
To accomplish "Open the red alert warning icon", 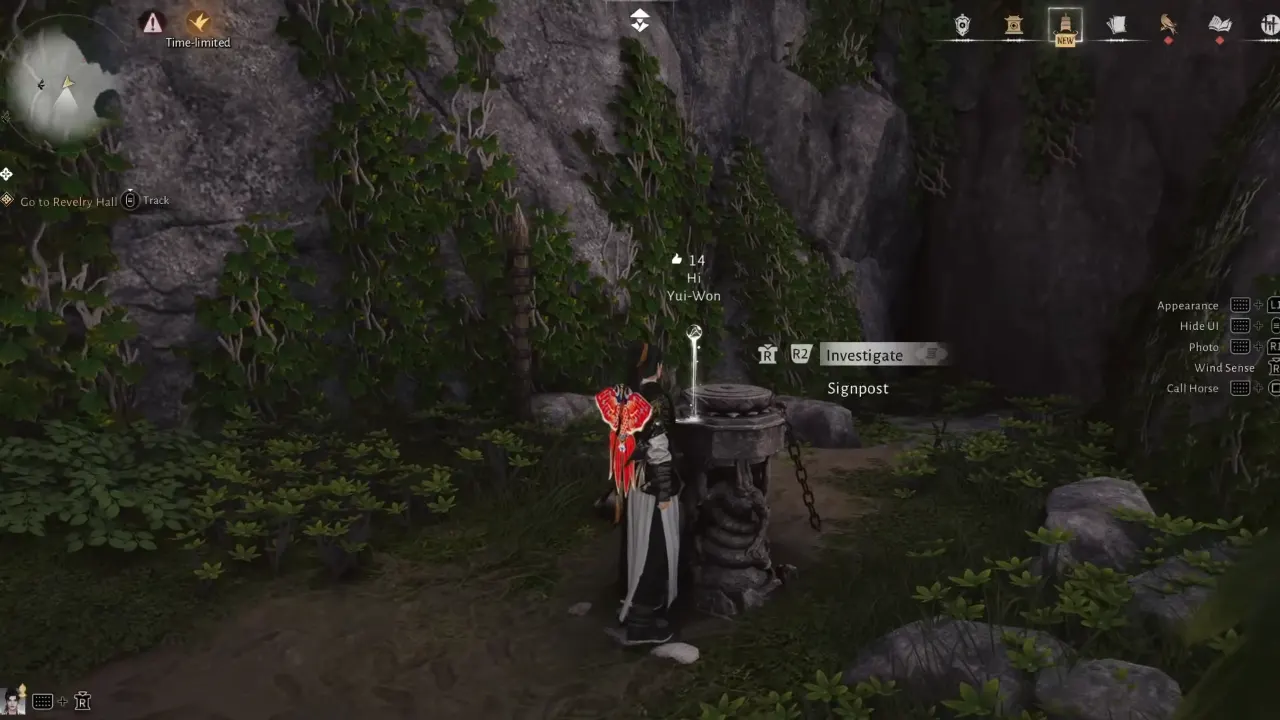I will click(x=151, y=23).
